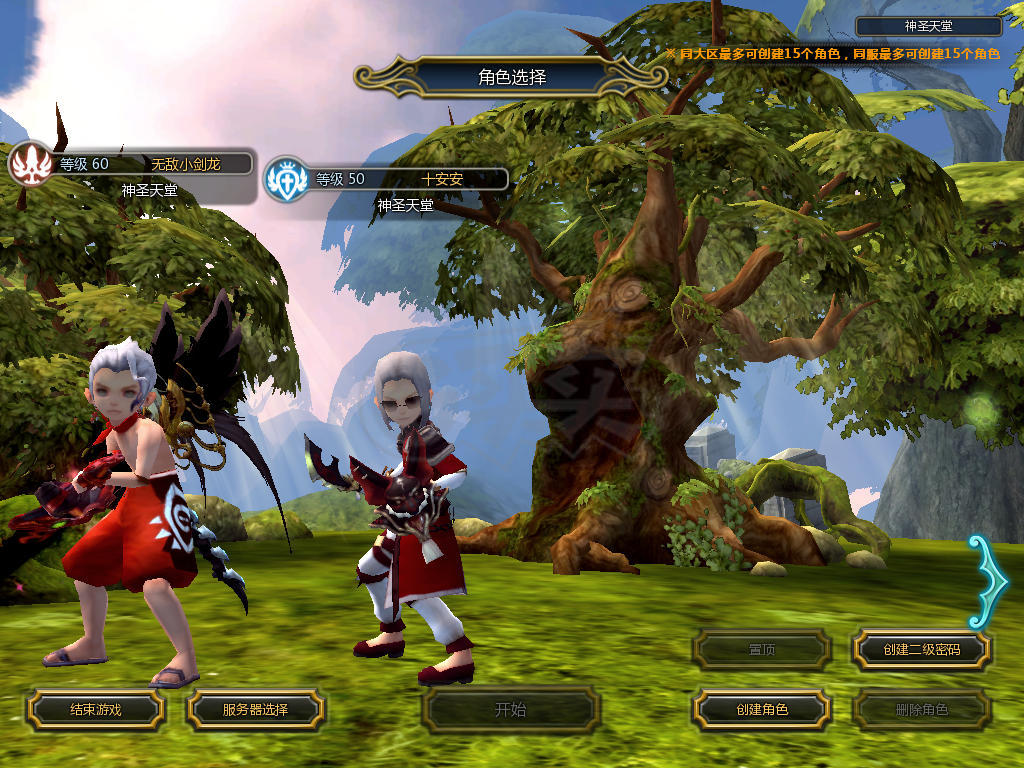The image size is (1024, 768).
Task: Start the game with 开始 button
Action: click(x=510, y=710)
